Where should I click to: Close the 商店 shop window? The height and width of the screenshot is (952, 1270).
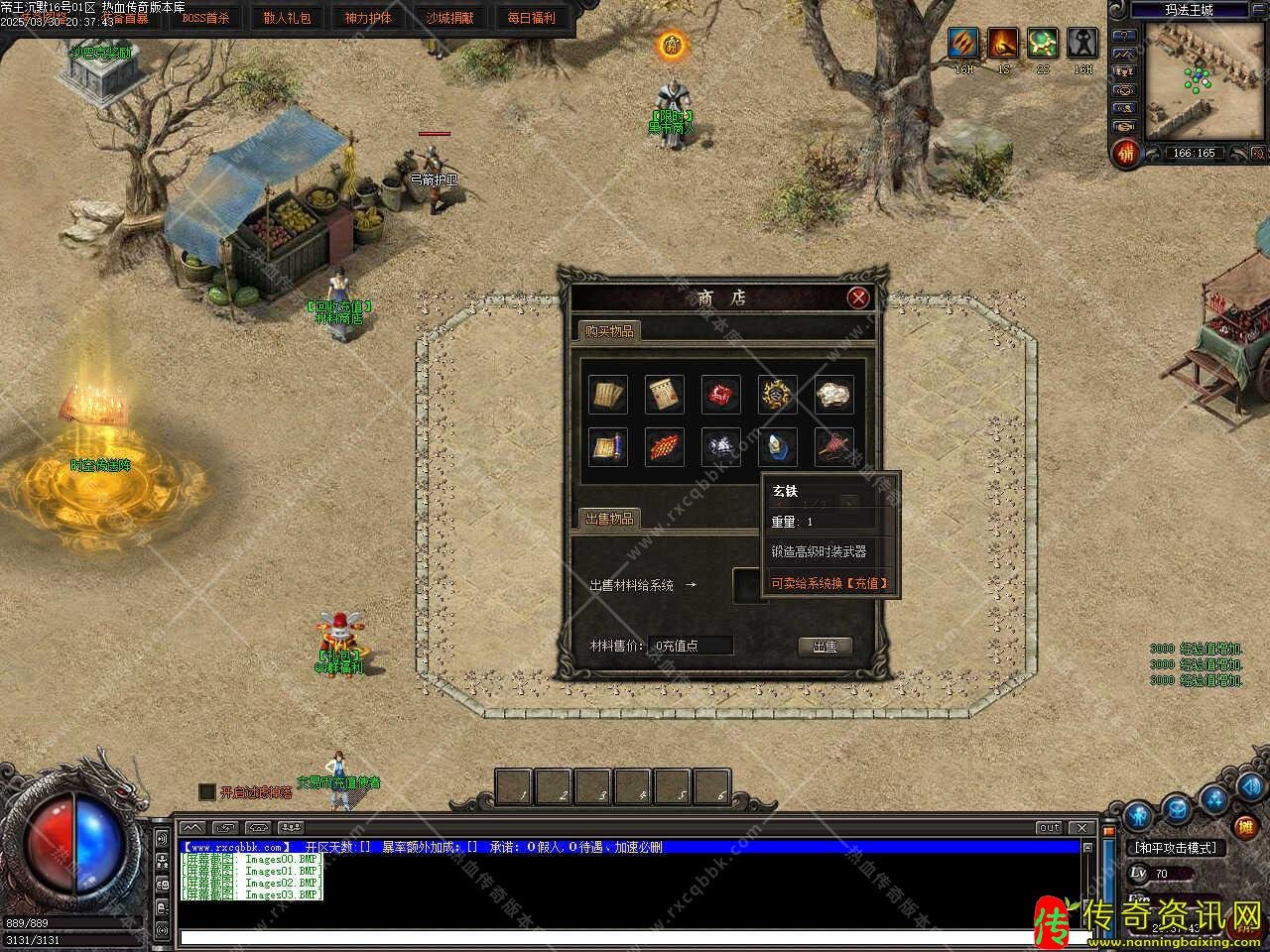(x=858, y=297)
